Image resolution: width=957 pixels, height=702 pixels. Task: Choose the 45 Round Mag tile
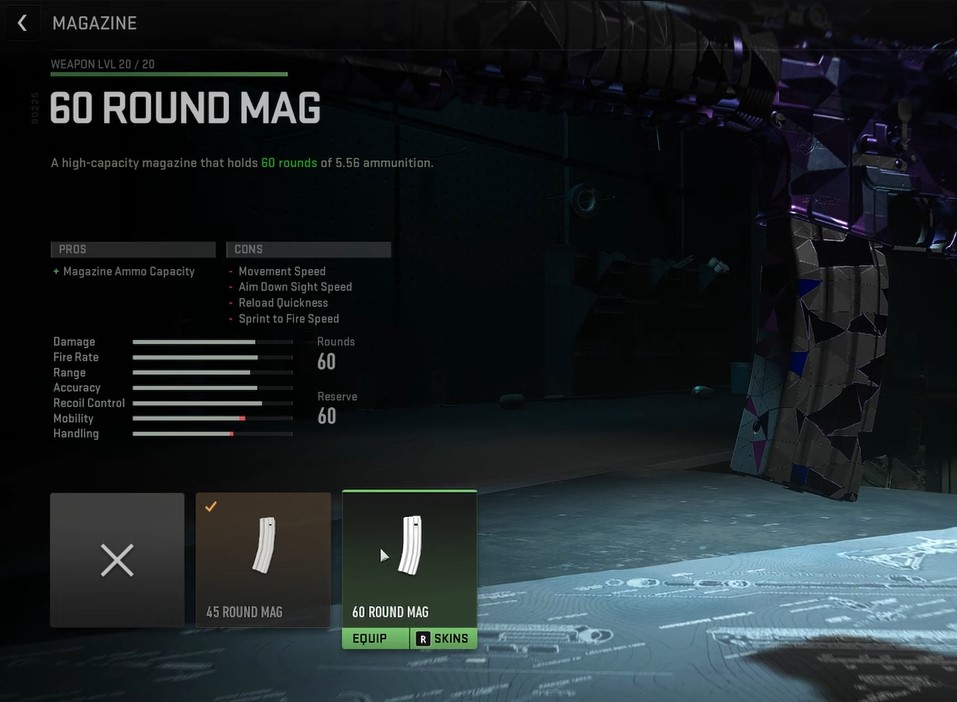[263, 560]
